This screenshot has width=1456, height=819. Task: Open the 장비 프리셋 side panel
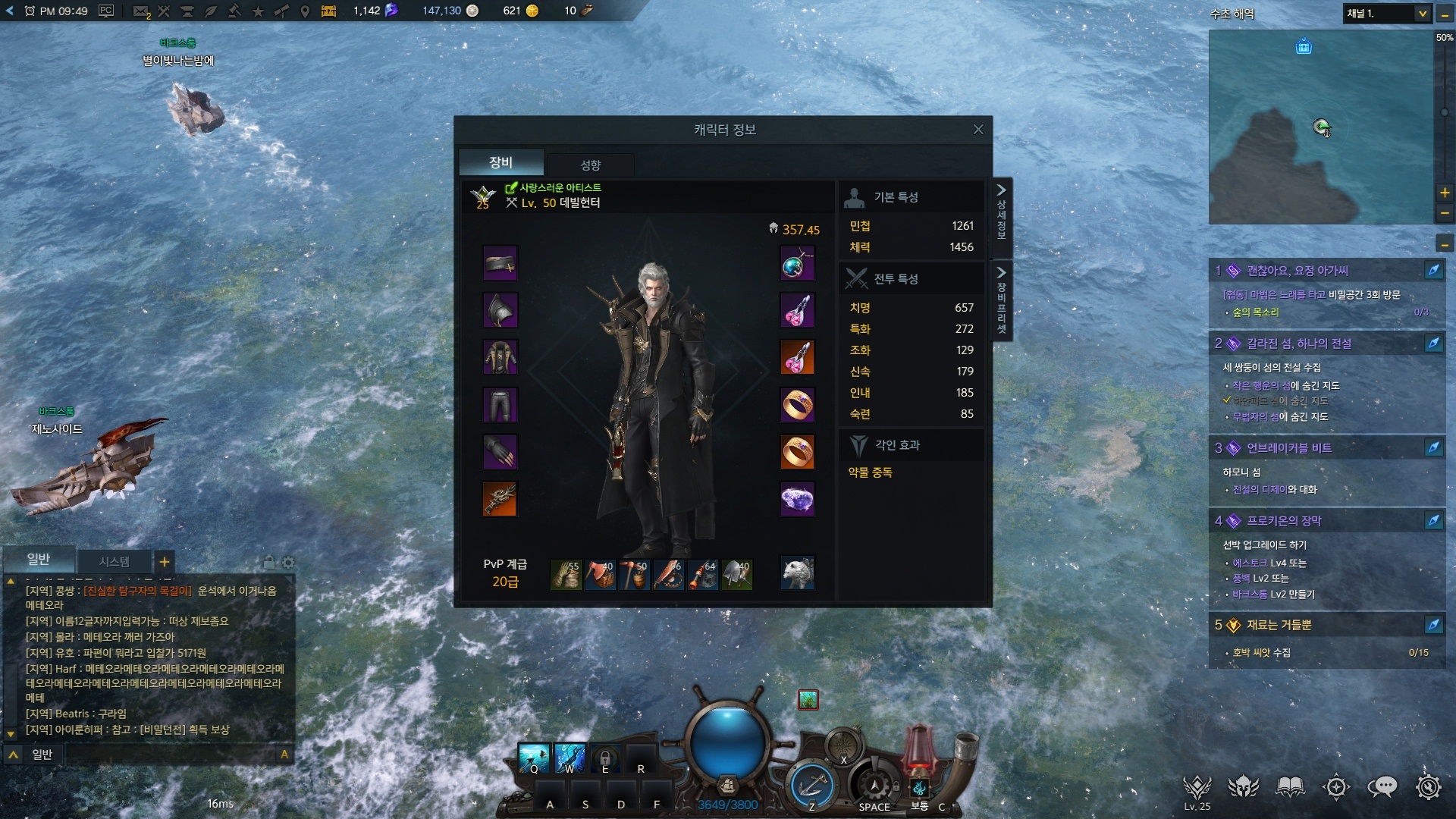[x=1001, y=301]
